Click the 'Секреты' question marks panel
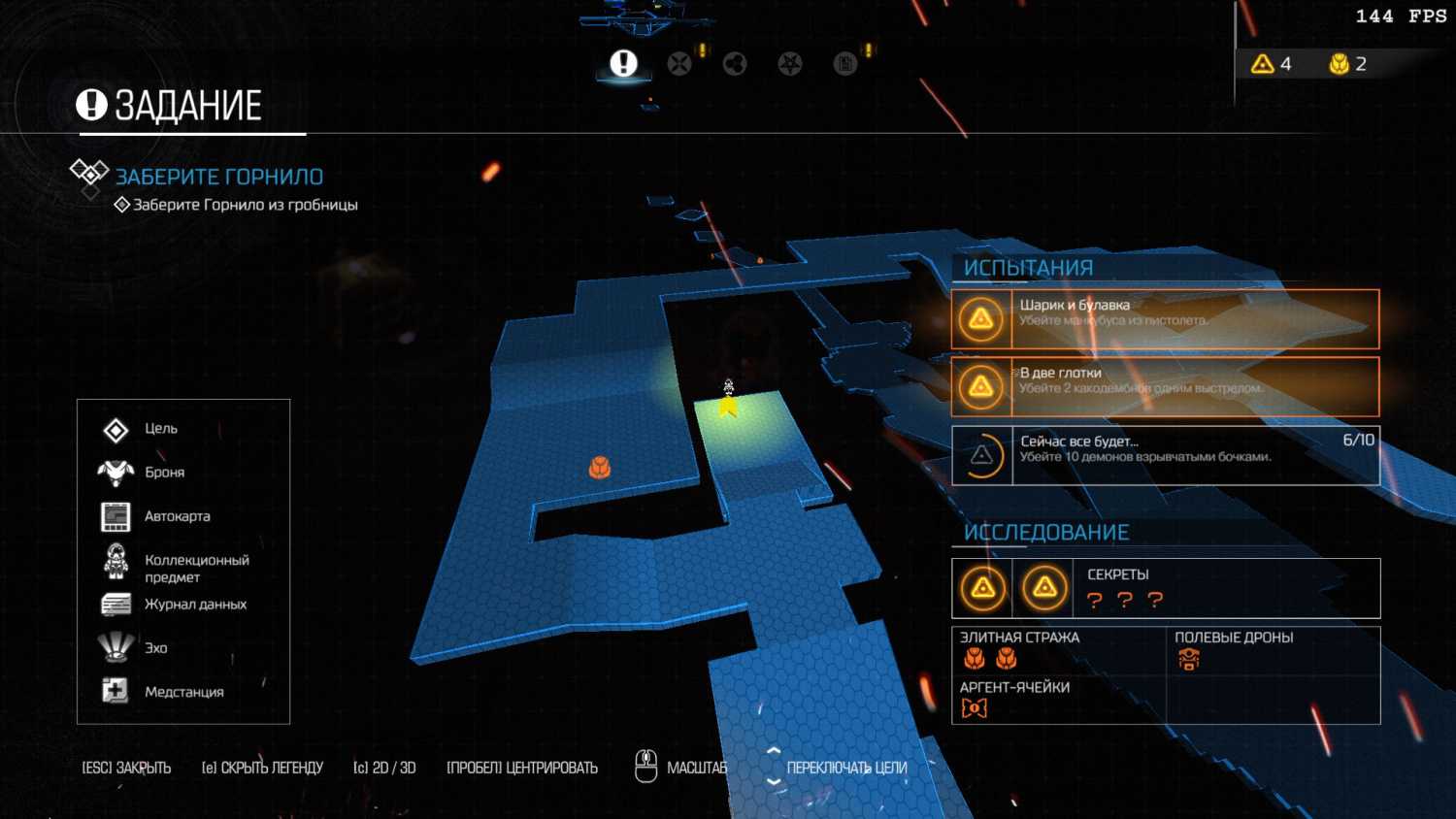 pyautogui.click(x=1125, y=600)
